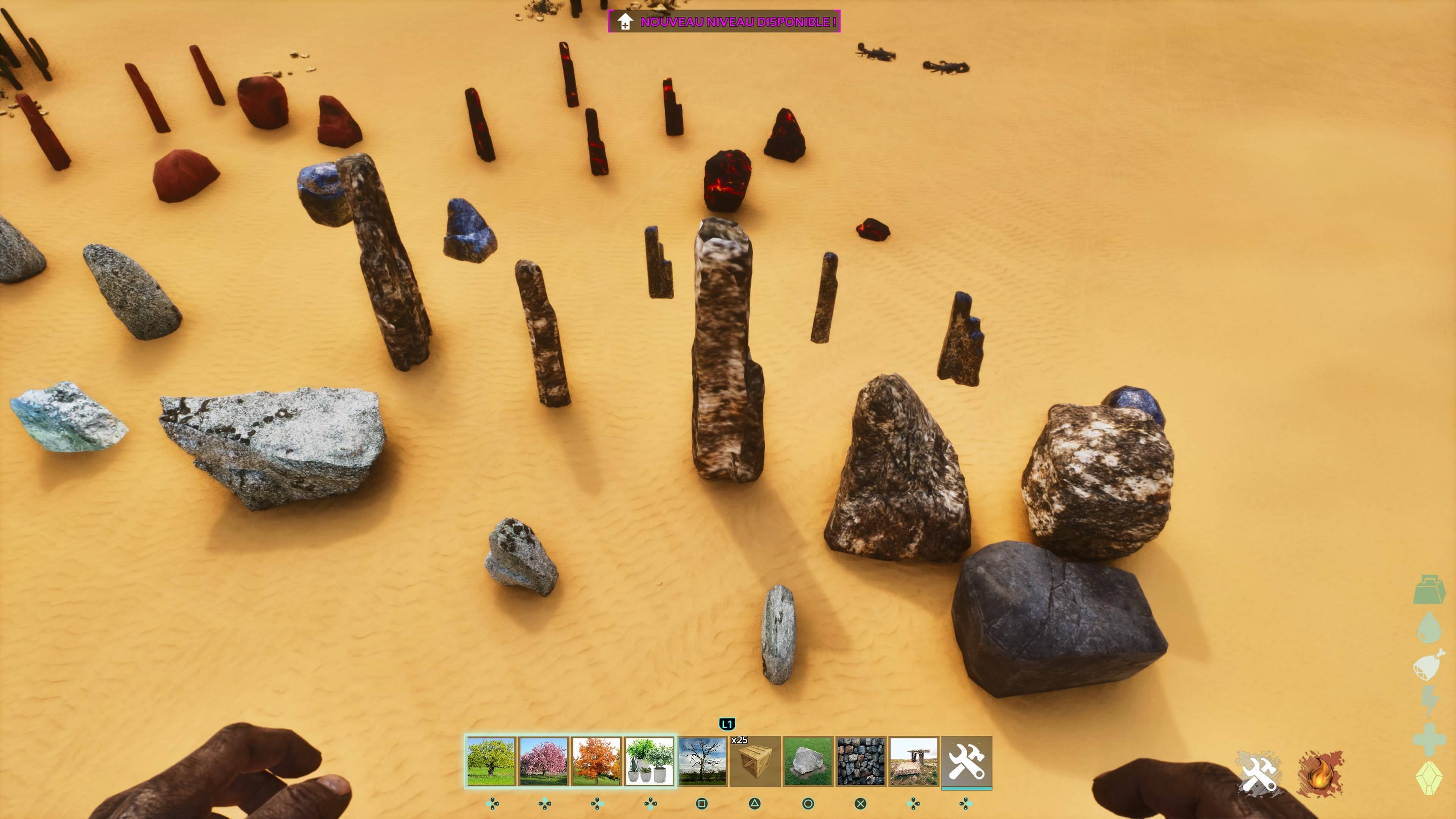Click the flame status icon
Image resolution: width=1456 pixels, height=819 pixels.
point(1320,773)
